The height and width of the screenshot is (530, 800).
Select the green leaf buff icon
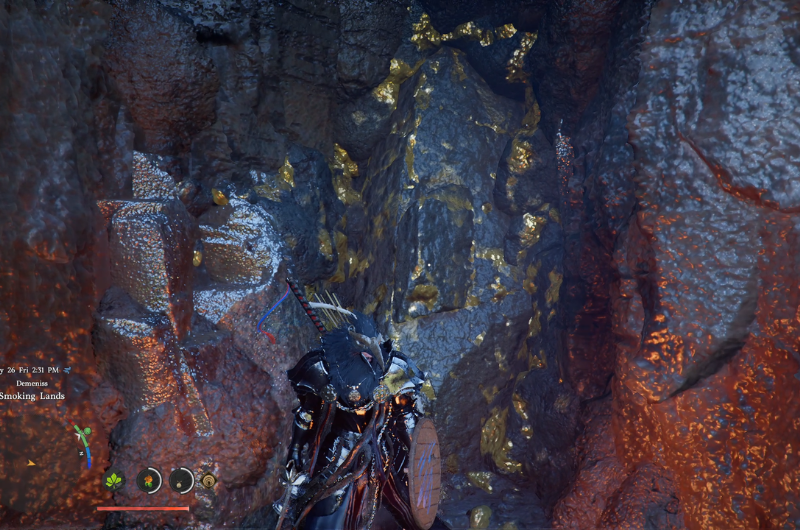[115, 480]
